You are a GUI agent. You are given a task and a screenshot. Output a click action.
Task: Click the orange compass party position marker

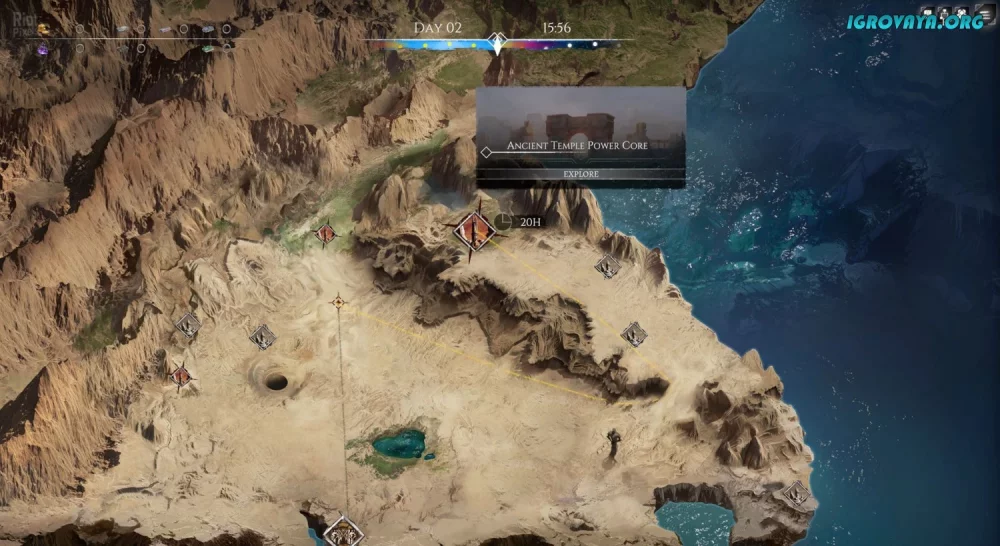tap(339, 301)
